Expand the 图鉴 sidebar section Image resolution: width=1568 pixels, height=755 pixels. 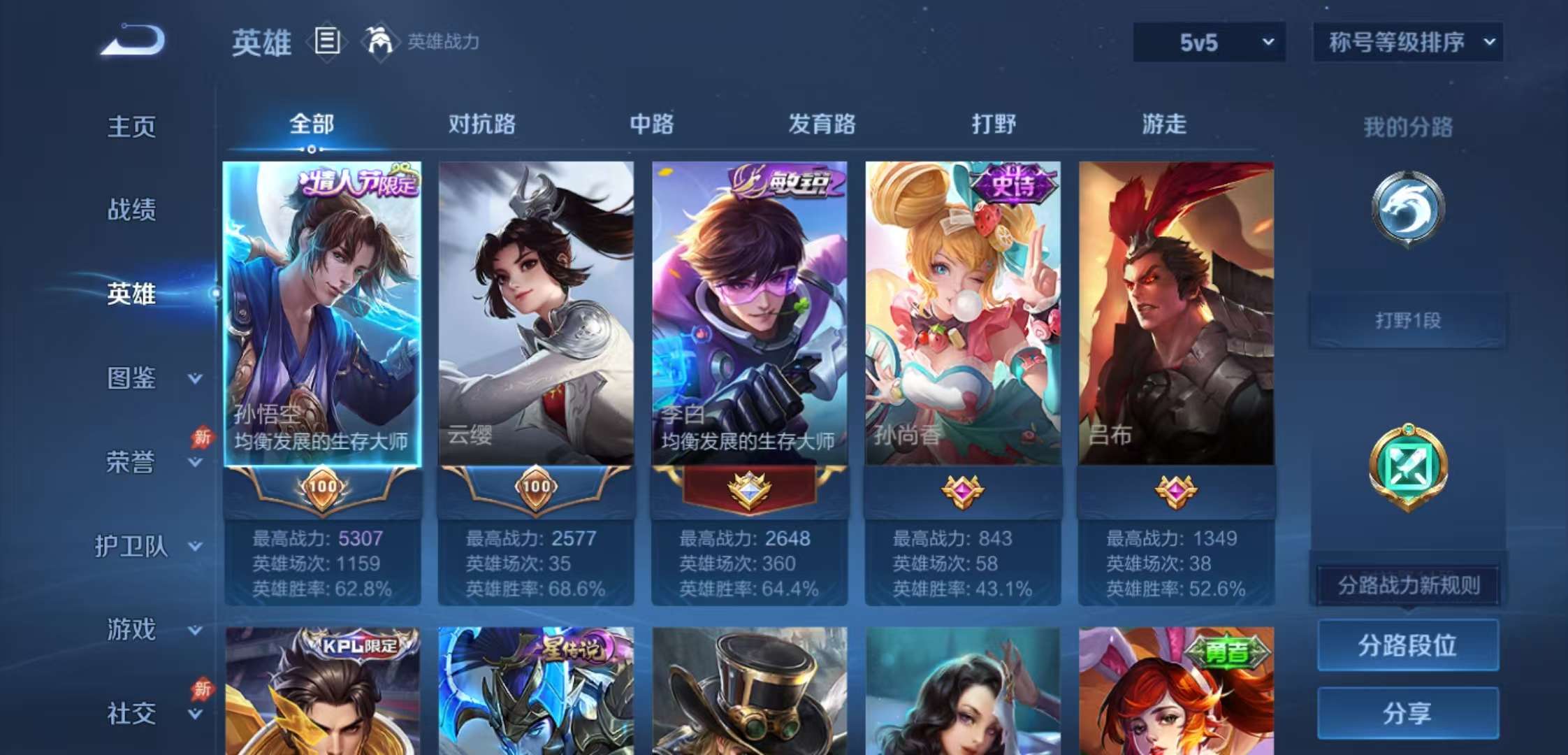tap(147, 377)
